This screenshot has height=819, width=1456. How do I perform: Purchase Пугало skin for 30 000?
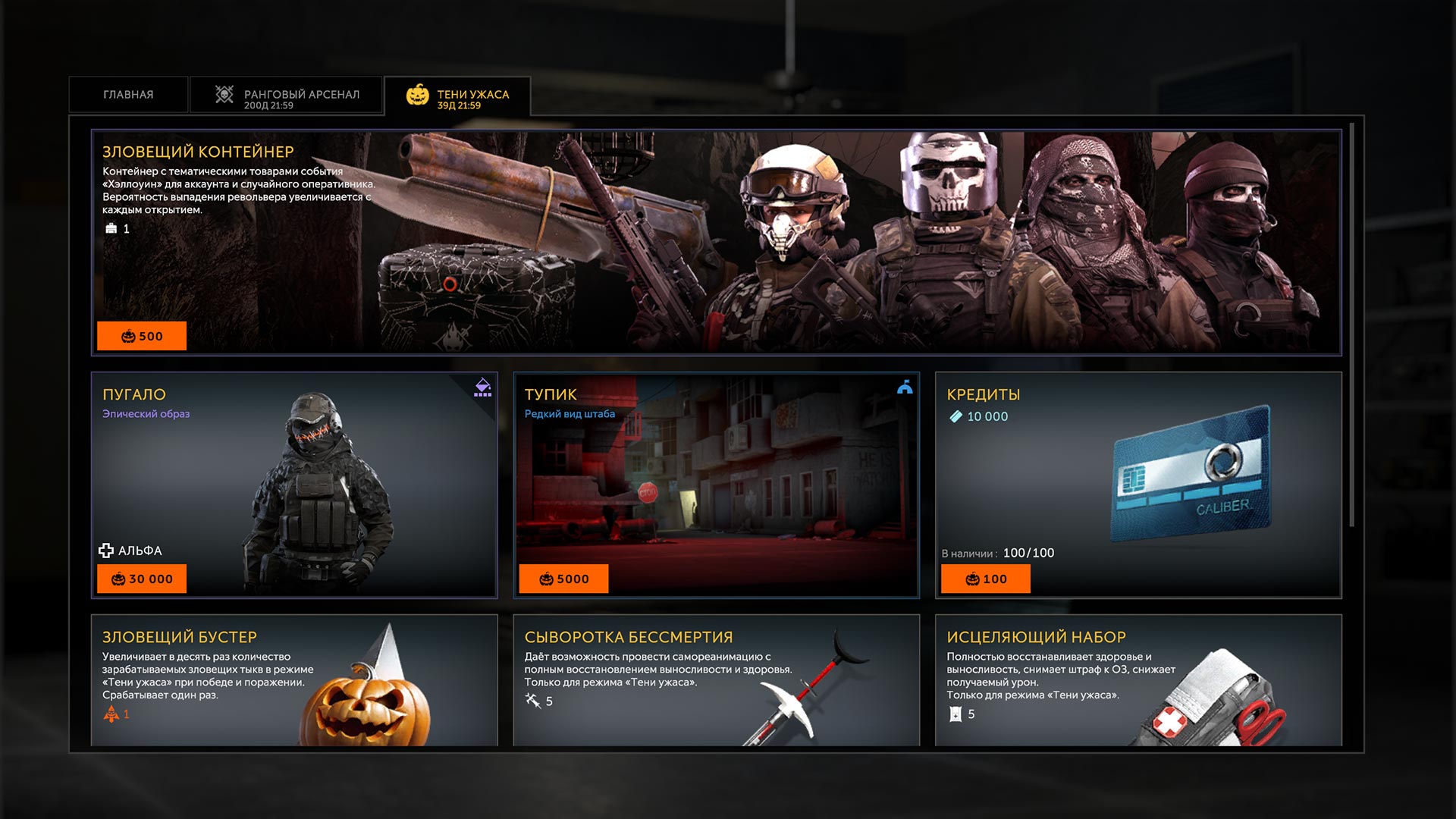pyautogui.click(x=142, y=579)
